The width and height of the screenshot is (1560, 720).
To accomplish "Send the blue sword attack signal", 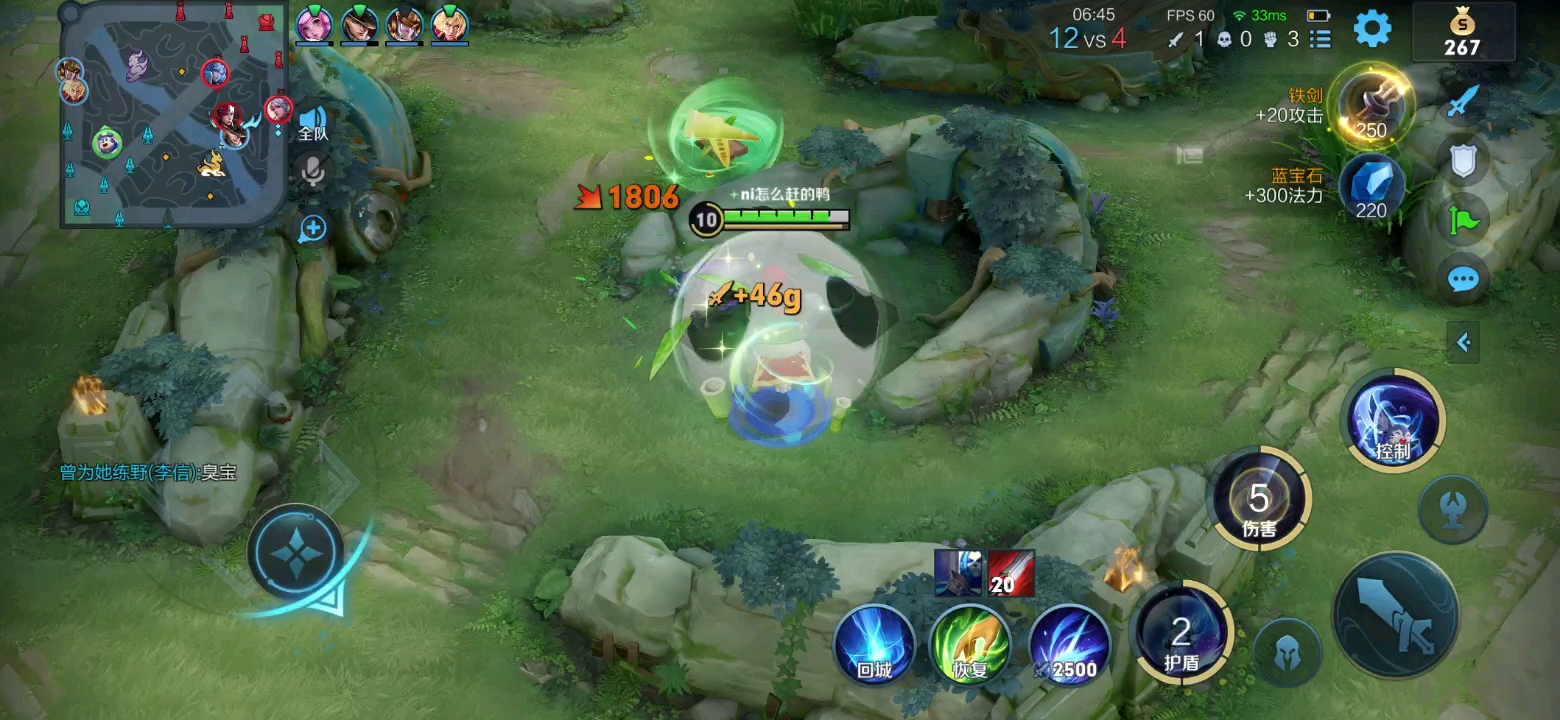I will pos(1463,101).
